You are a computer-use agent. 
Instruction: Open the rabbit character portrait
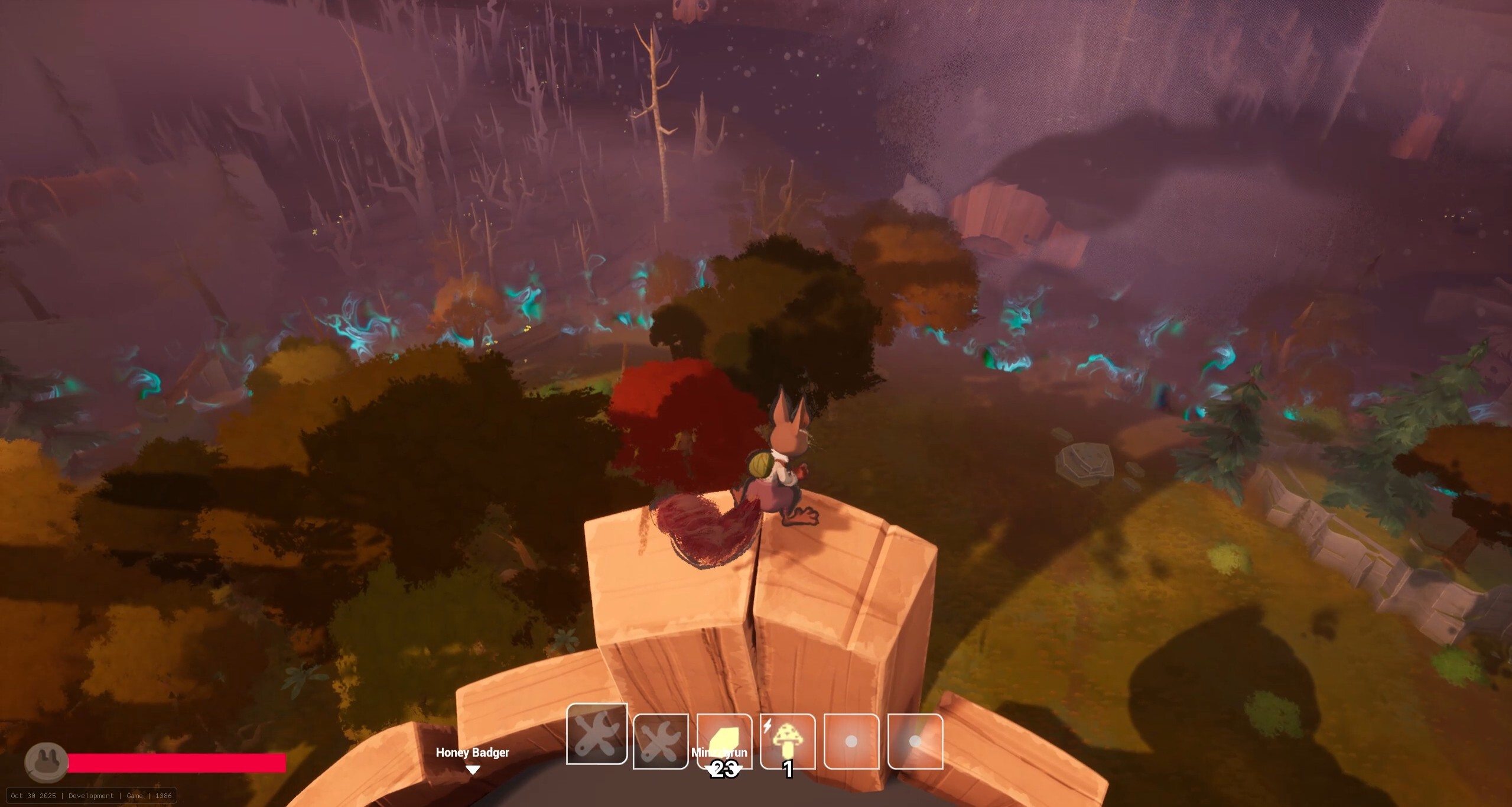point(47,763)
